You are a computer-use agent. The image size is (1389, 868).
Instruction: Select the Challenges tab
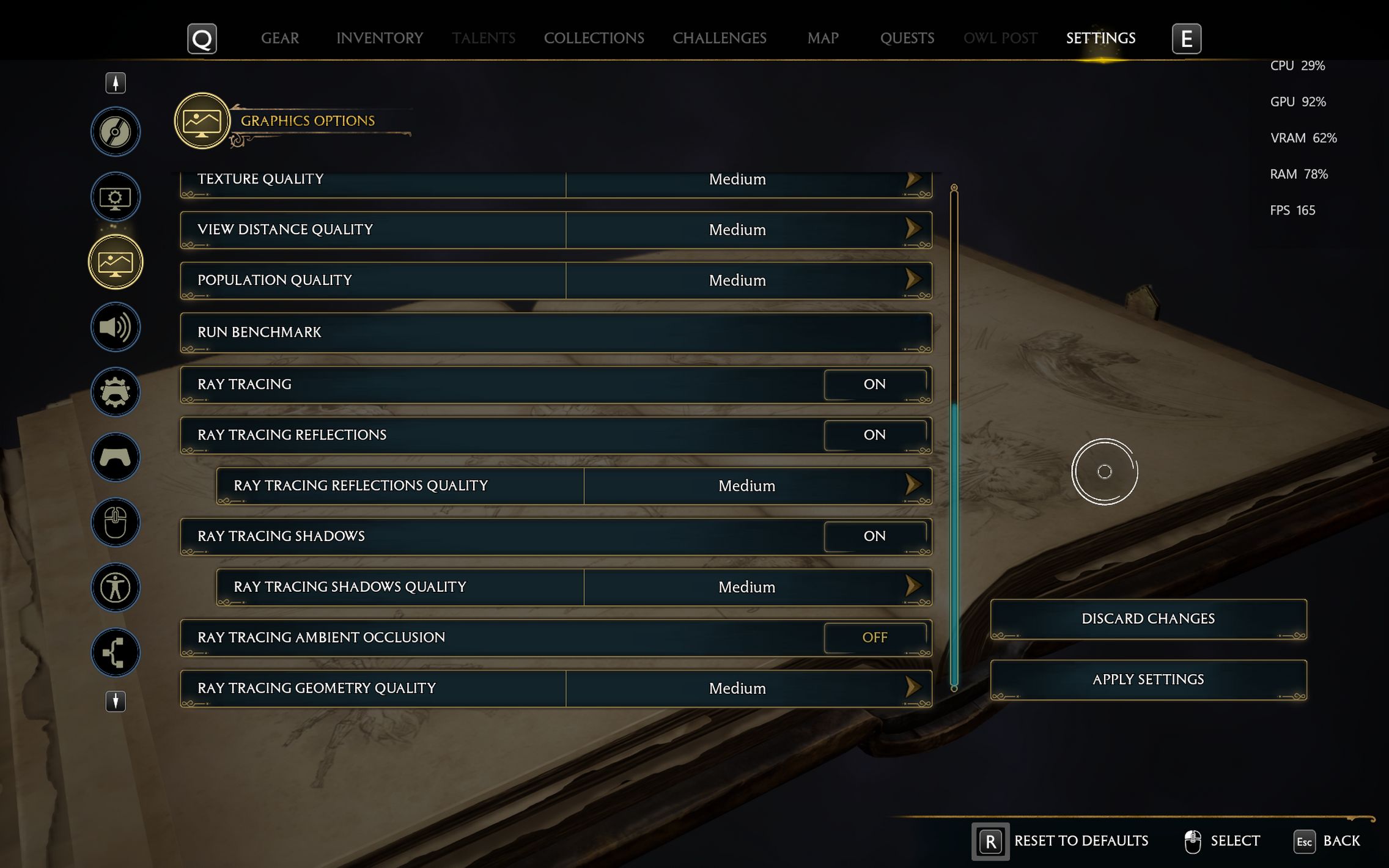point(719,38)
